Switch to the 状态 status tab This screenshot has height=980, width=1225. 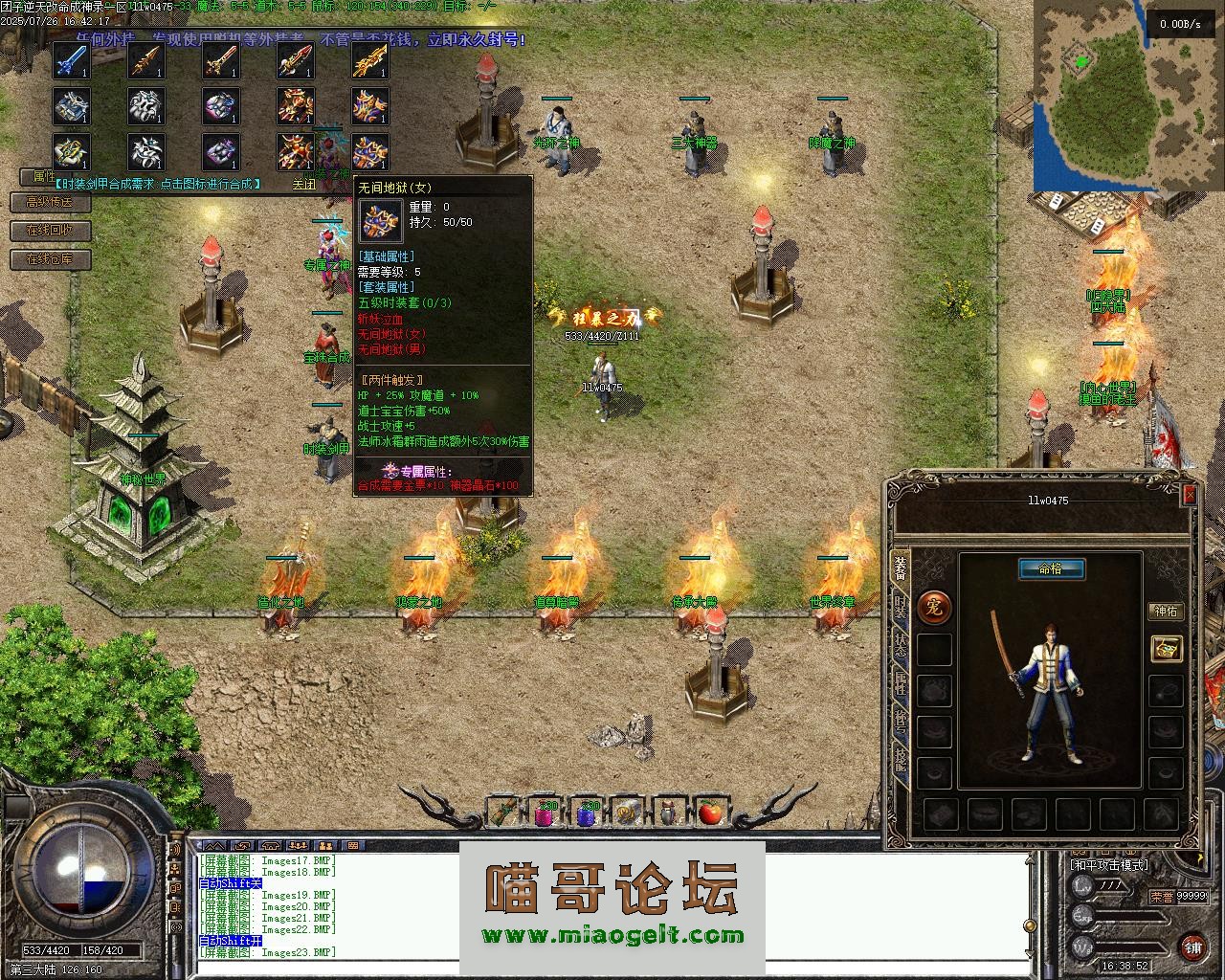click(900, 644)
